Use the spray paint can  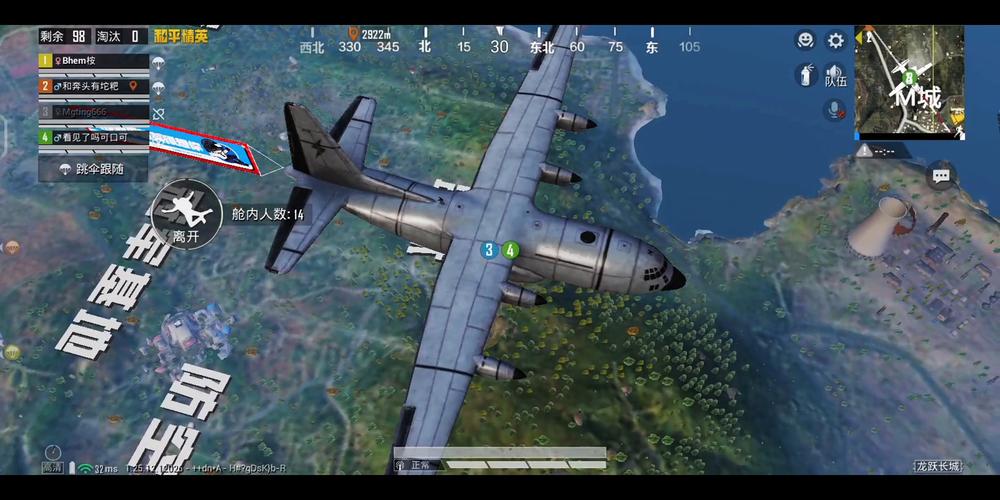coord(805,74)
